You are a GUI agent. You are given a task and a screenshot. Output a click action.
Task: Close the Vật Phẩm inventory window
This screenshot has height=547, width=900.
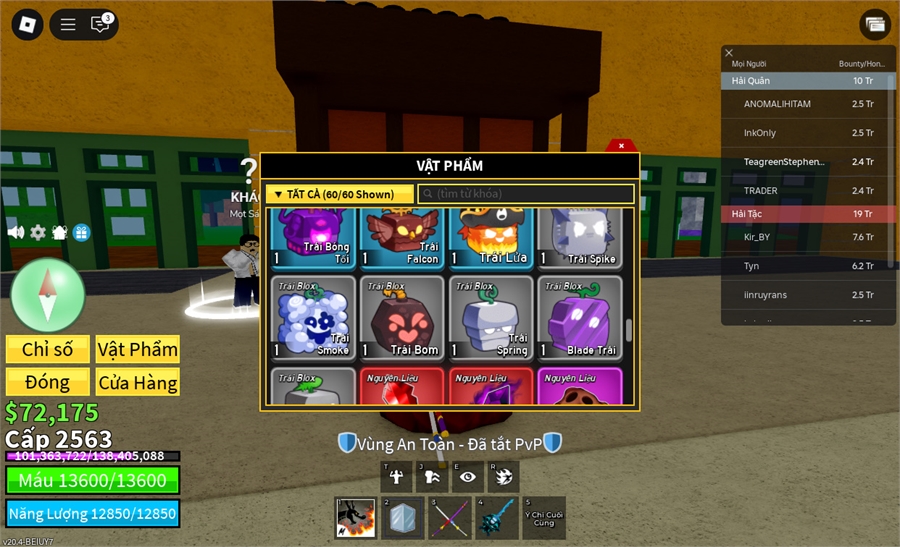coord(621,146)
